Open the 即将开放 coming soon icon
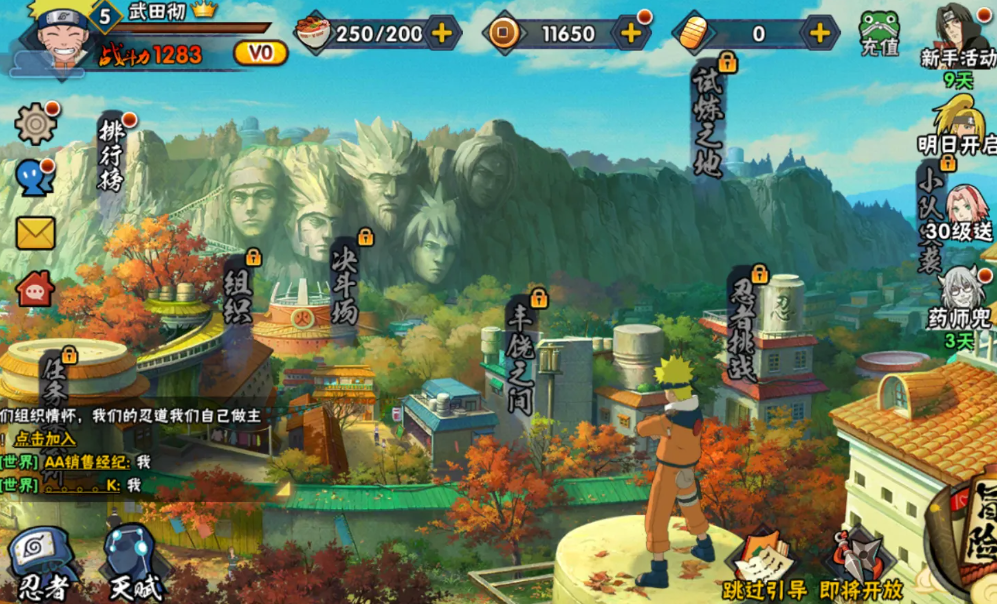The width and height of the screenshot is (997, 604). (x=861, y=567)
